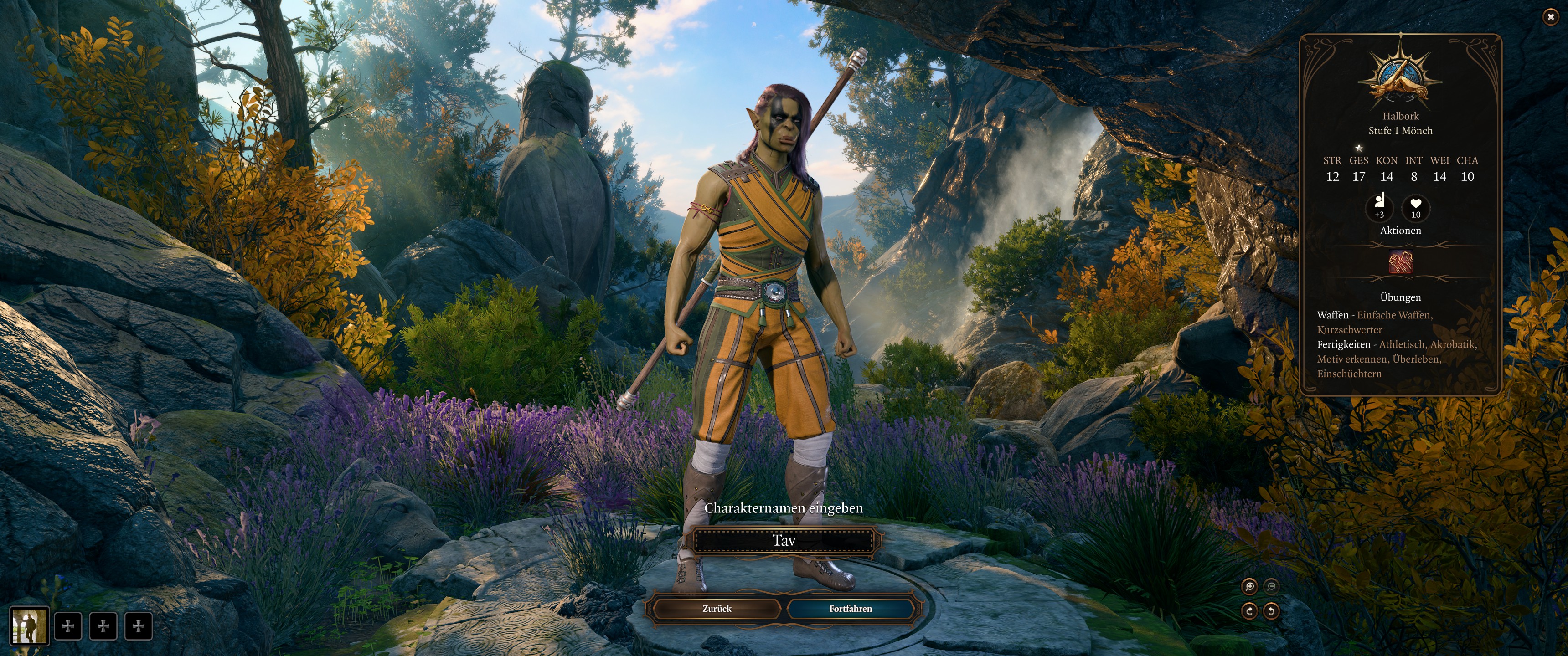Image resolution: width=1568 pixels, height=656 pixels.
Task: Go back with the Zurück button
Action: [717, 609]
